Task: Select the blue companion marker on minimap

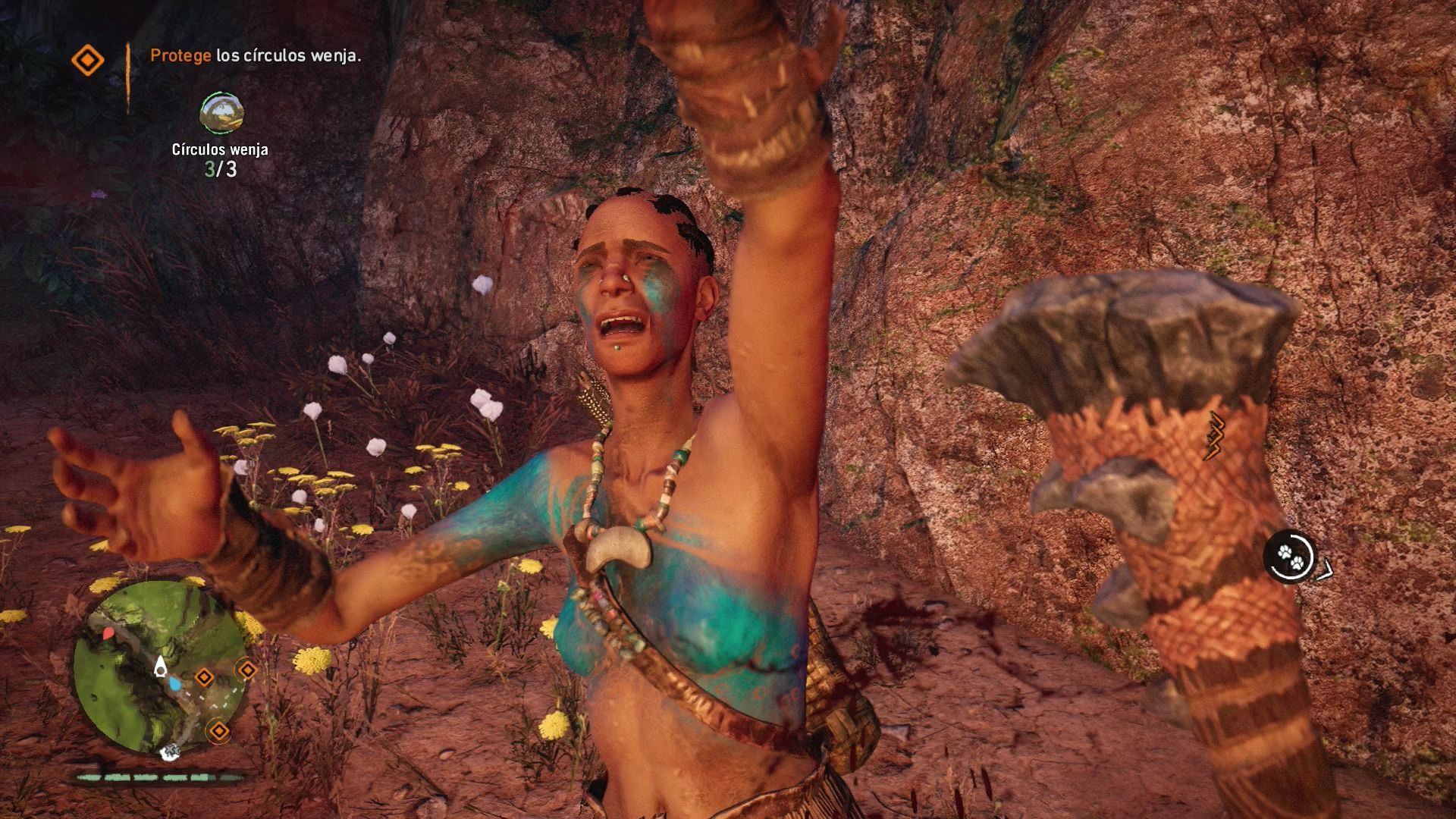Action: point(175,684)
